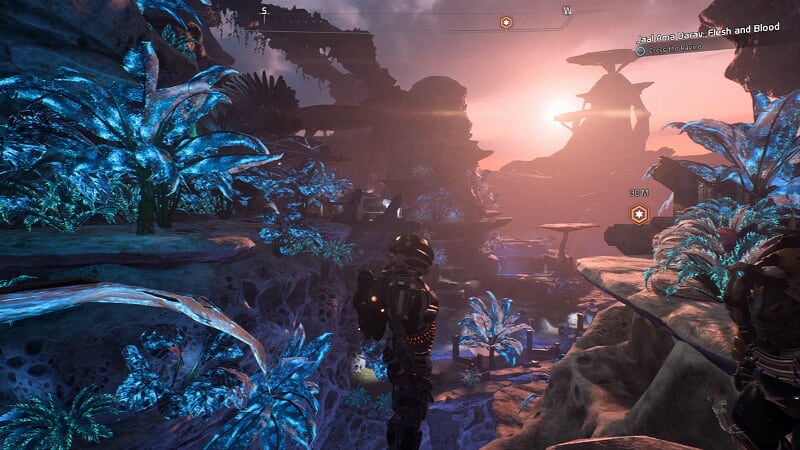The width and height of the screenshot is (800, 450).
Task: Click the orange hexagon marker on the compass
Action: click(x=506, y=22)
